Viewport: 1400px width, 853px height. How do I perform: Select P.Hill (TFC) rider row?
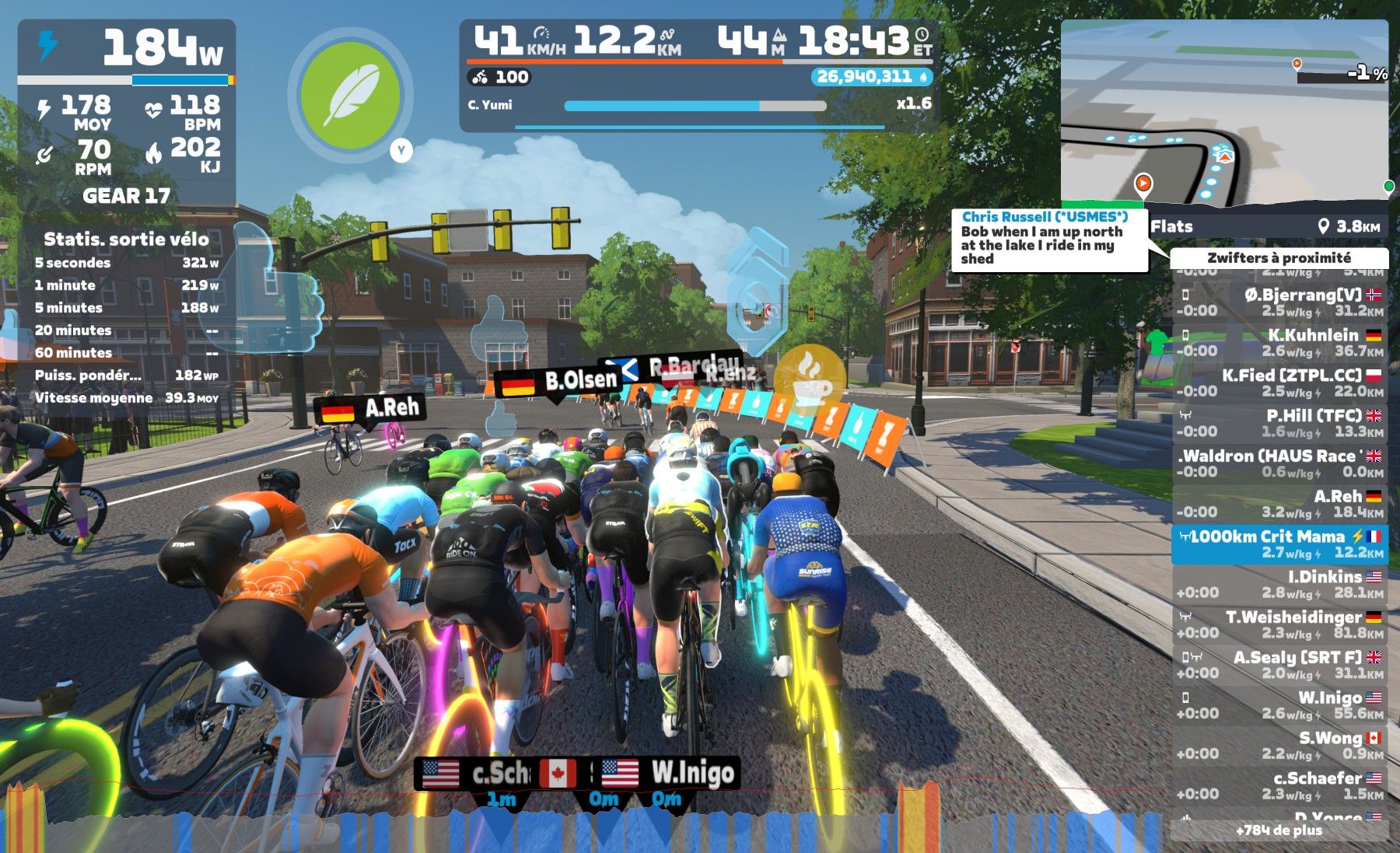click(x=1279, y=423)
